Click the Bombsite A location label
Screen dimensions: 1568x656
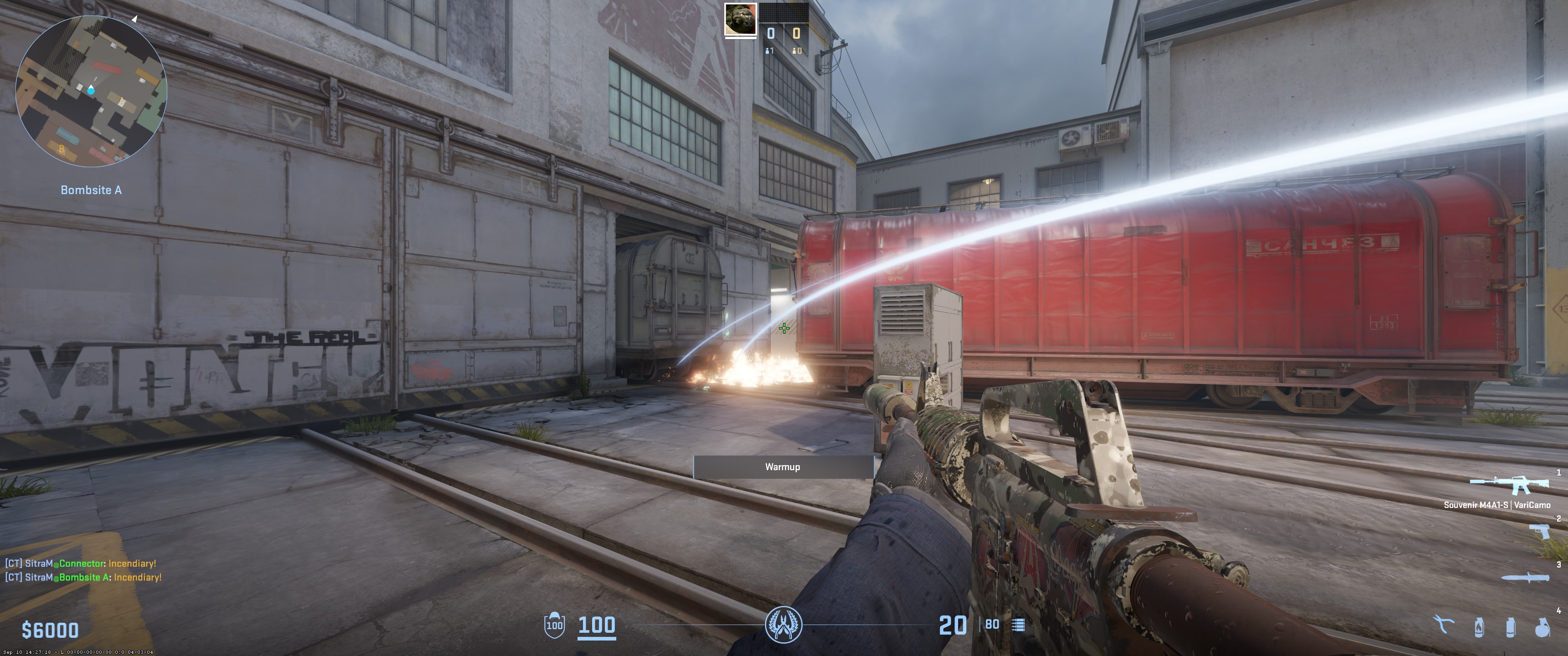[x=91, y=190]
